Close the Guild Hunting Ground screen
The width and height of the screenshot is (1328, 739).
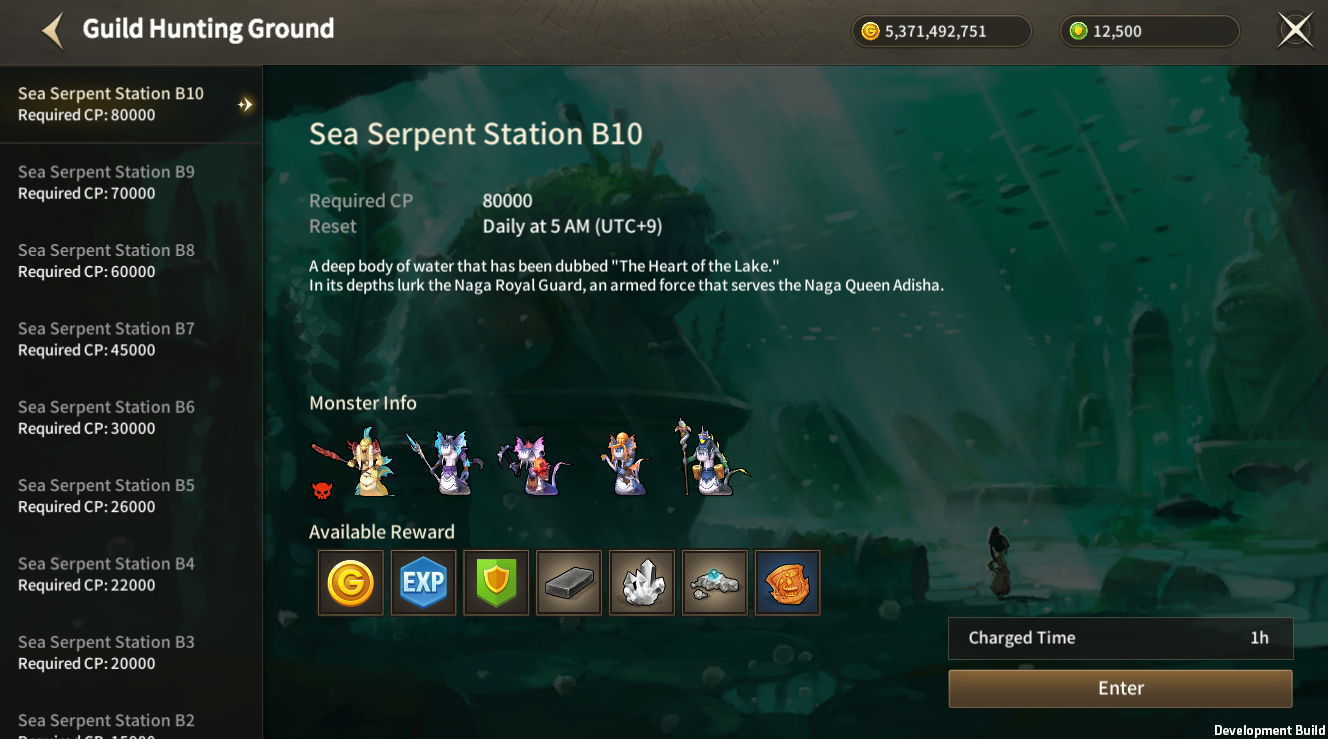point(1295,30)
